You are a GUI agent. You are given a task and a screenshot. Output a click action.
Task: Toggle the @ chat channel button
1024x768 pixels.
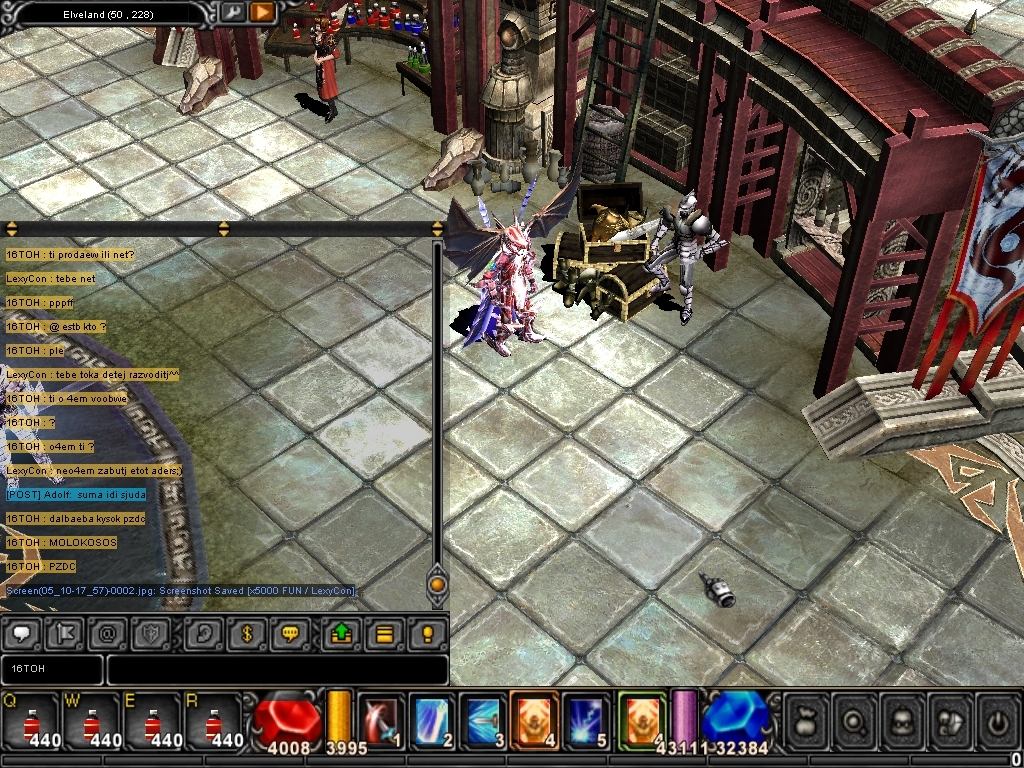(107, 633)
